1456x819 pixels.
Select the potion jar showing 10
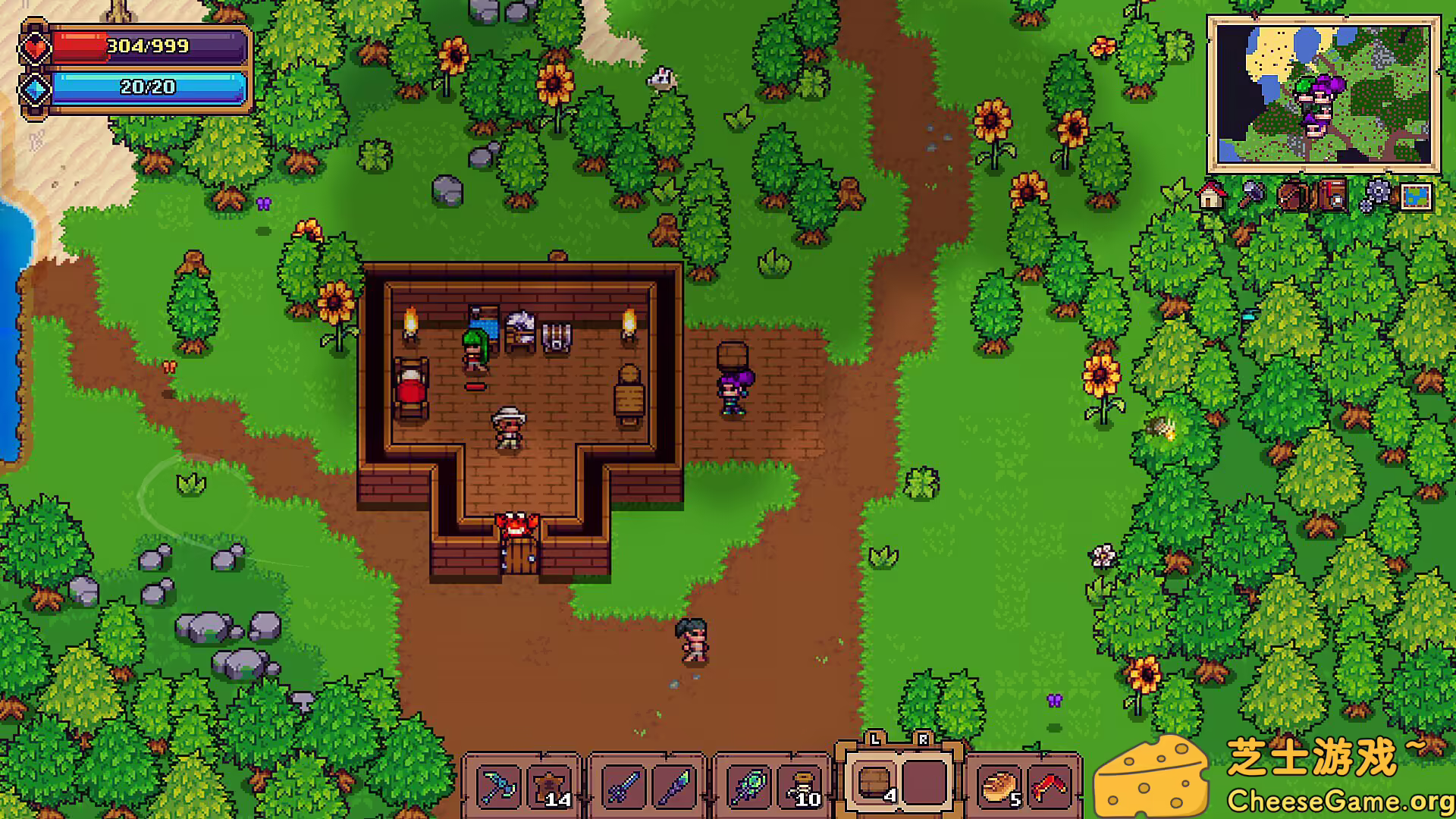point(802,785)
